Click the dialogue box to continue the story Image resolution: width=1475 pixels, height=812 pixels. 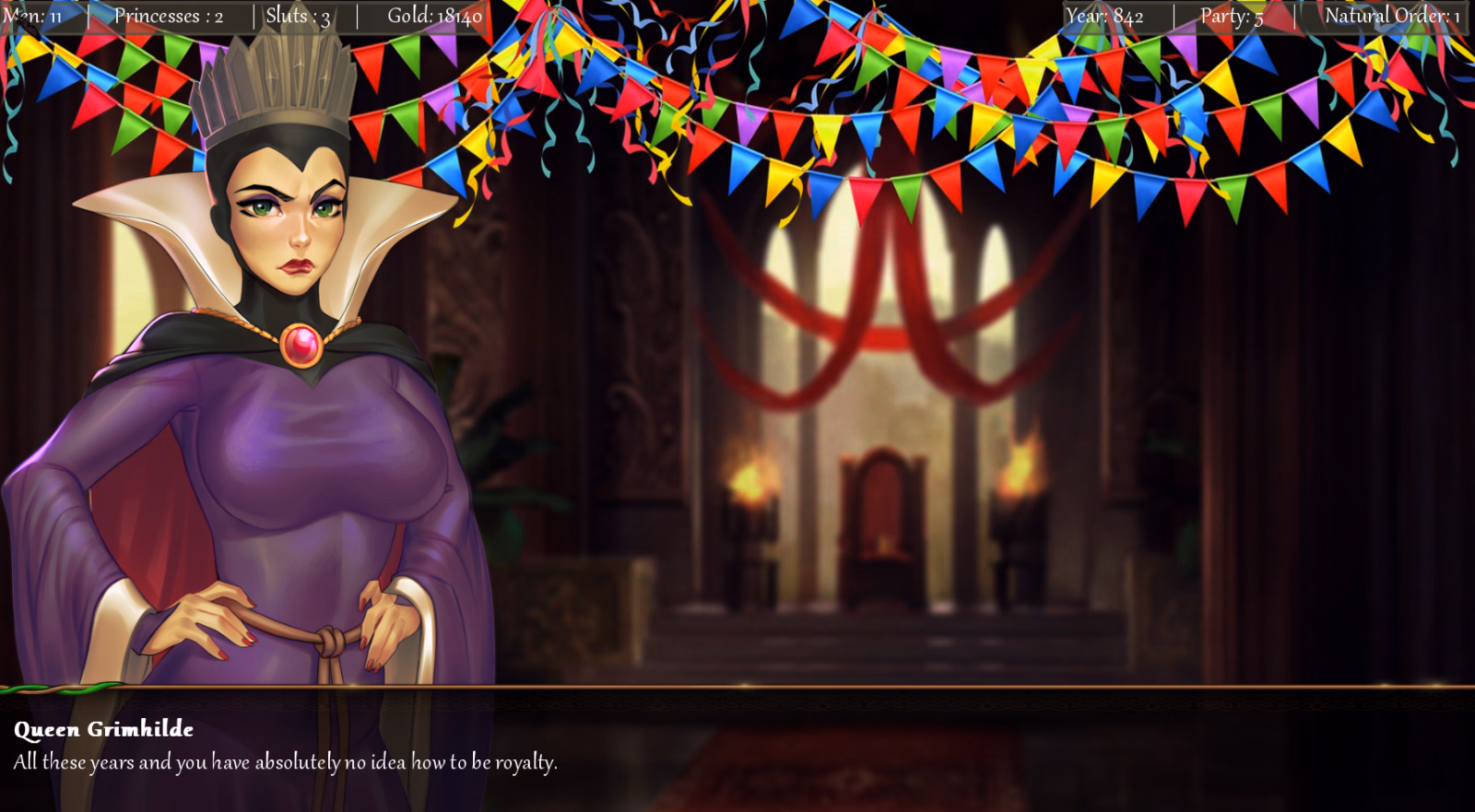737,751
